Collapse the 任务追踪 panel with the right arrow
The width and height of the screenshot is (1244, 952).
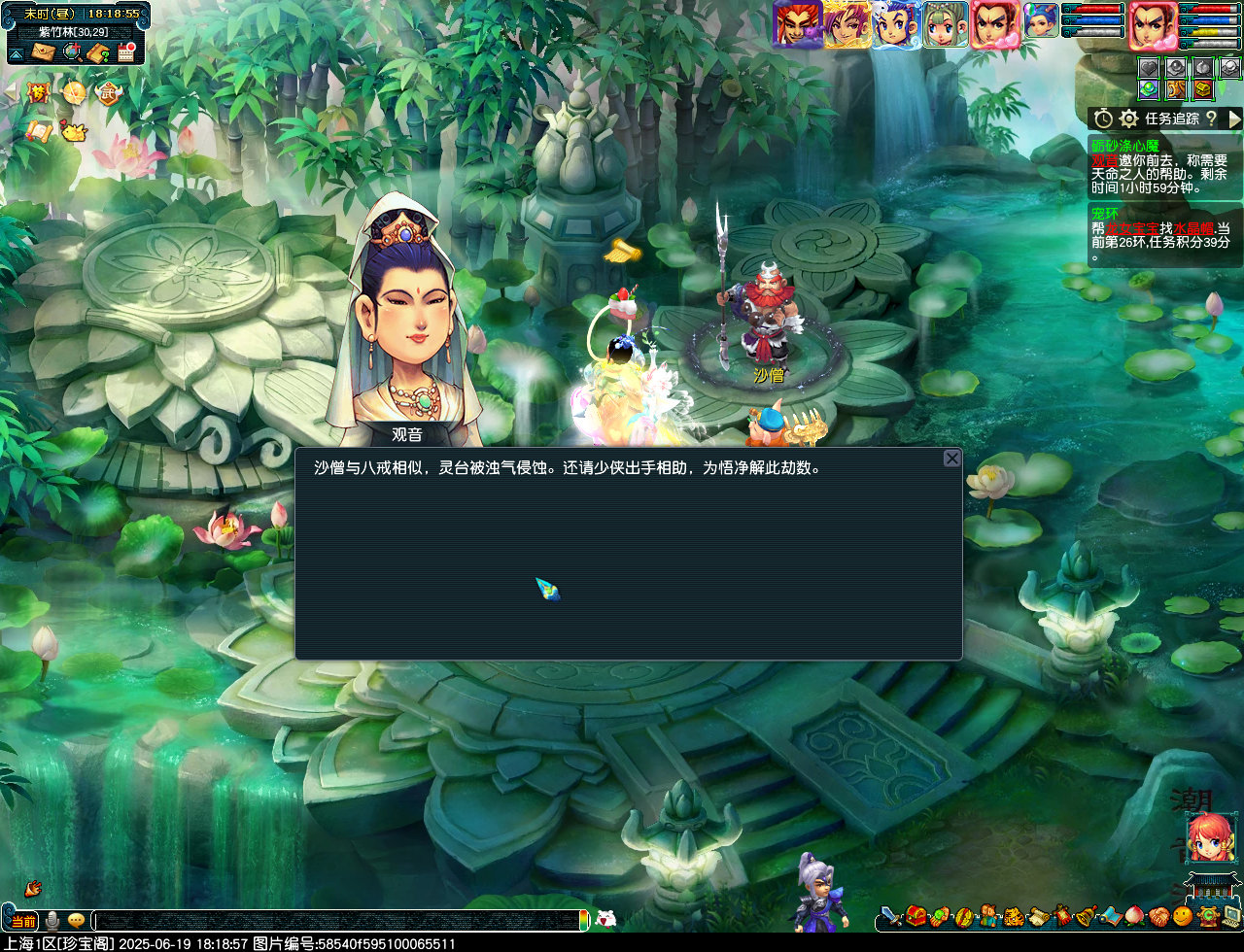tap(1233, 119)
